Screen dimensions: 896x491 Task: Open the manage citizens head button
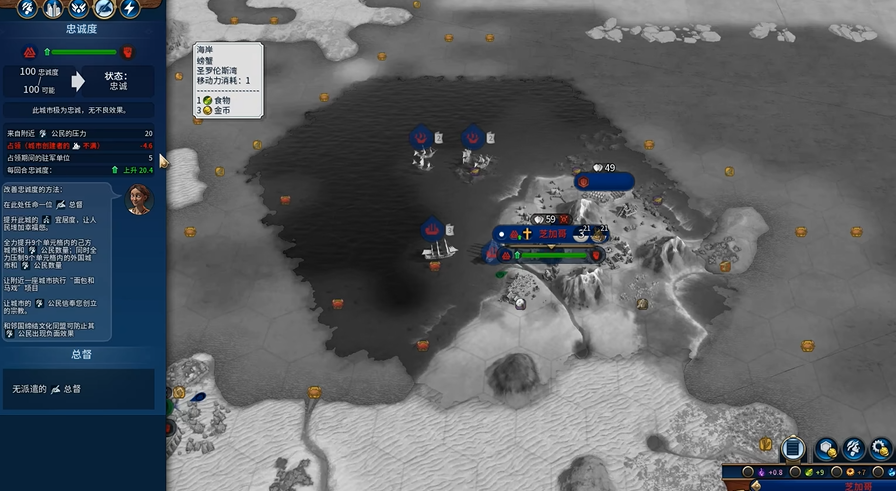click(x=853, y=449)
